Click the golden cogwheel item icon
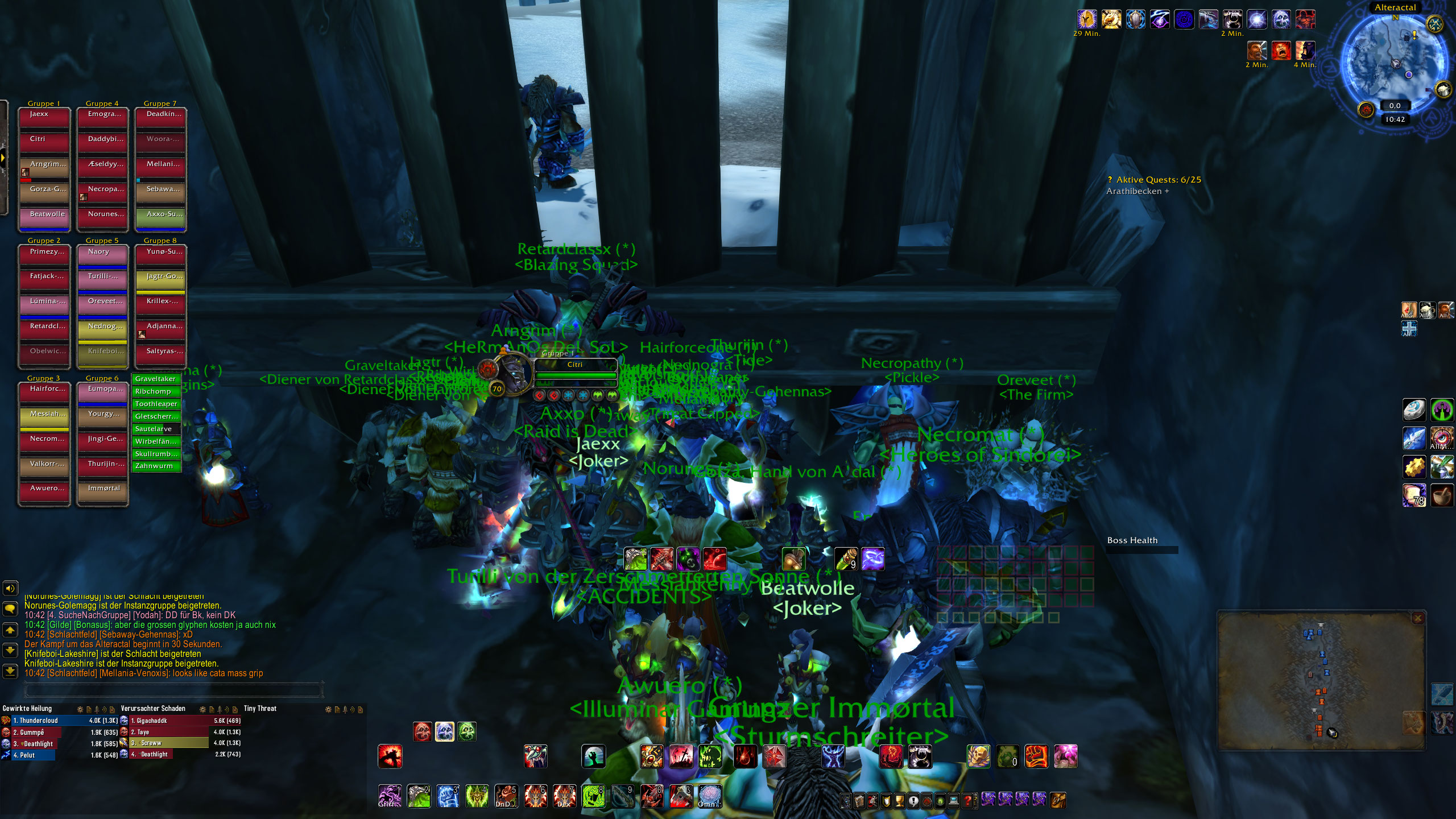The width and height of the screenshot is (1456, 819). (x=1414, y=468)
